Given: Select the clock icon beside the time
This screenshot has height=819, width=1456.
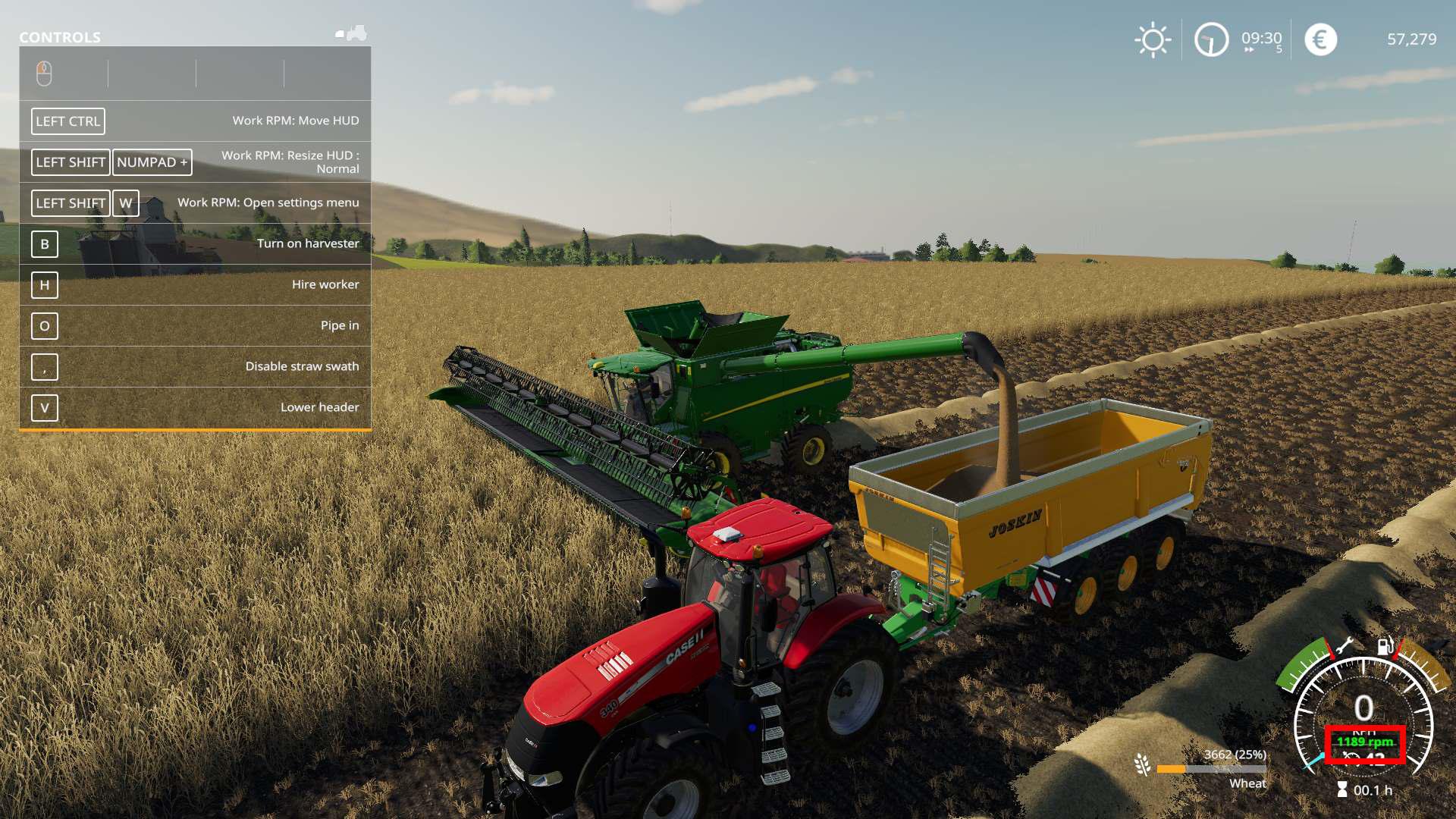Looking at the screenshot, I should click(x=1211, y=39).
